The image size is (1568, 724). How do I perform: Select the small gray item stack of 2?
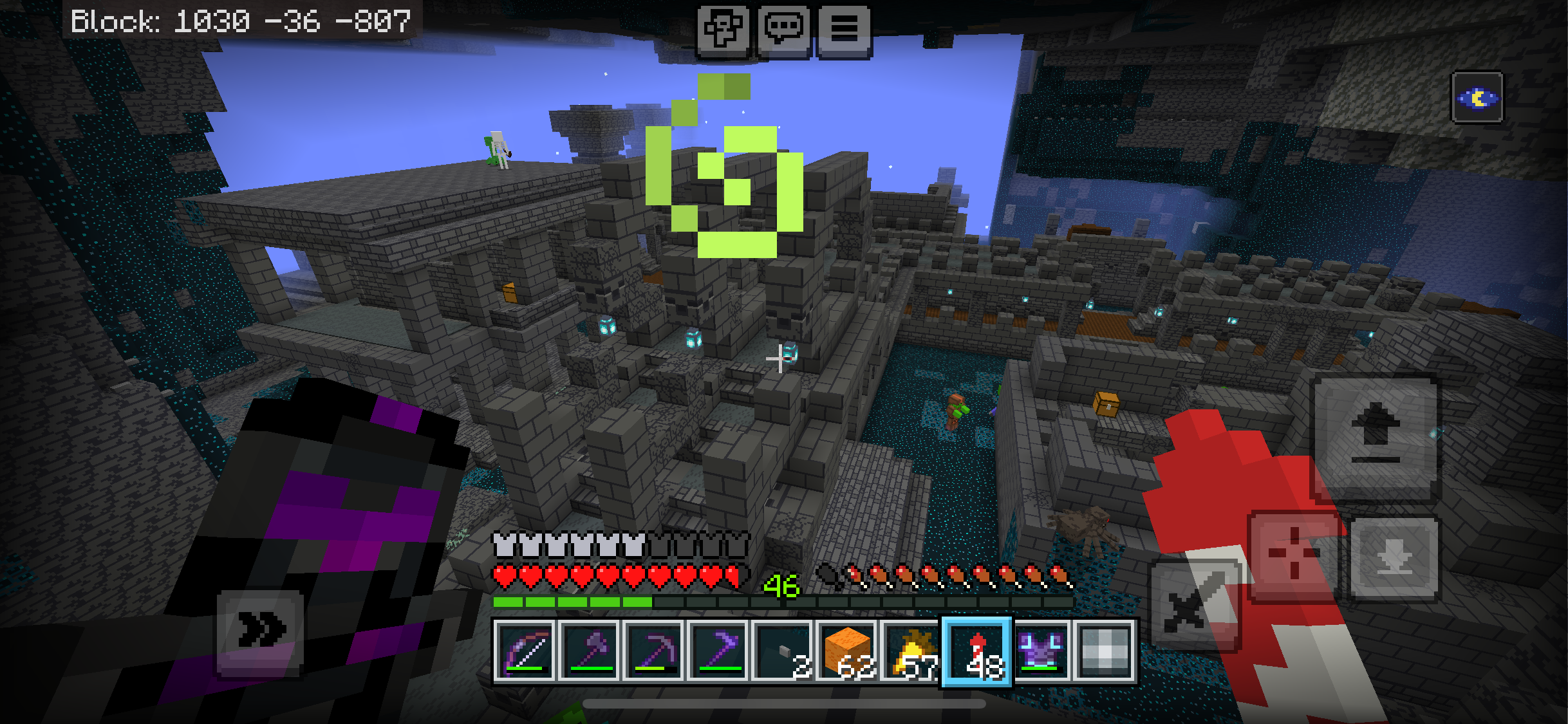click(x=783, y=651)
